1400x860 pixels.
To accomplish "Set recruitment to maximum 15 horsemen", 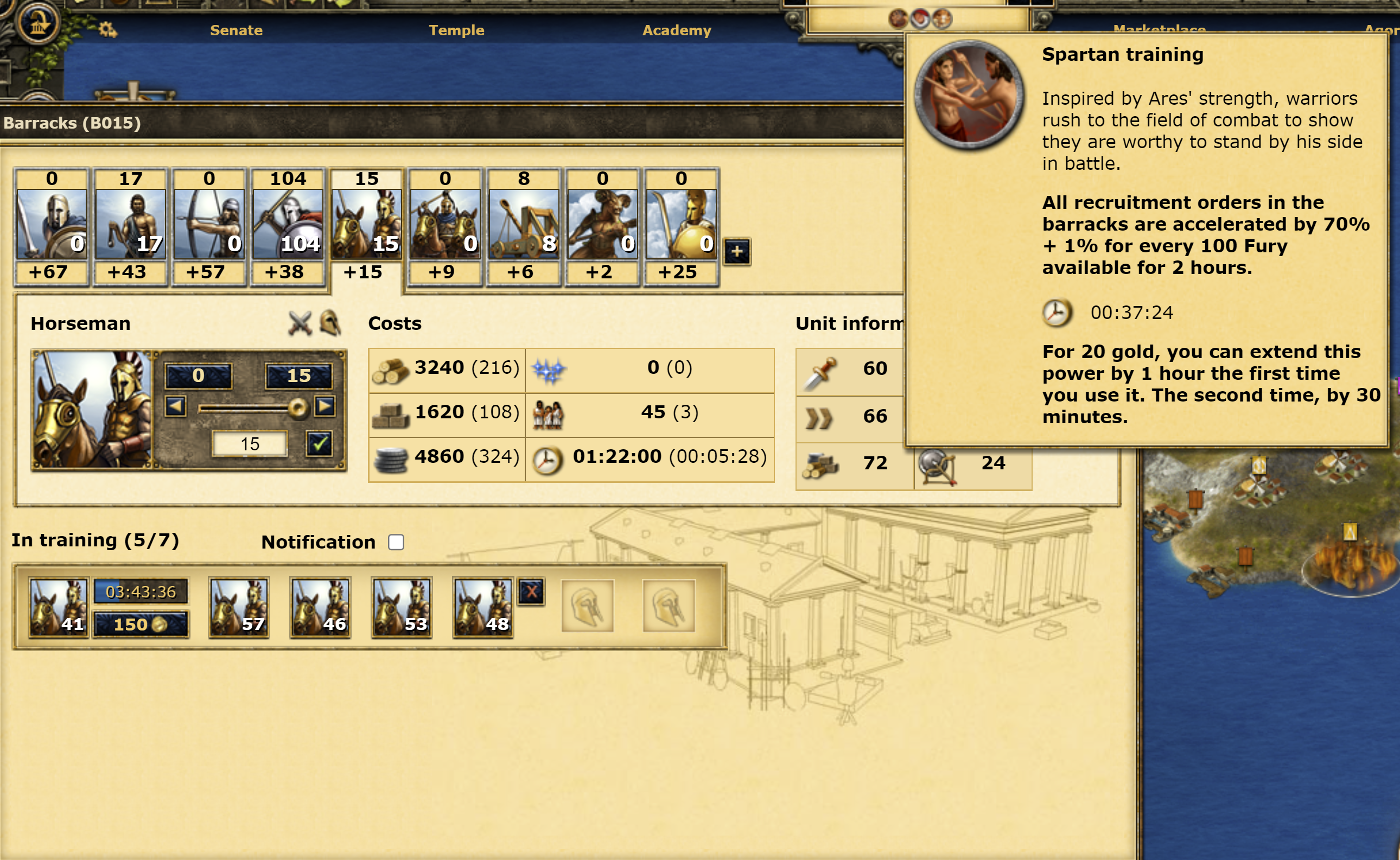I will click(x=298, y=375).
